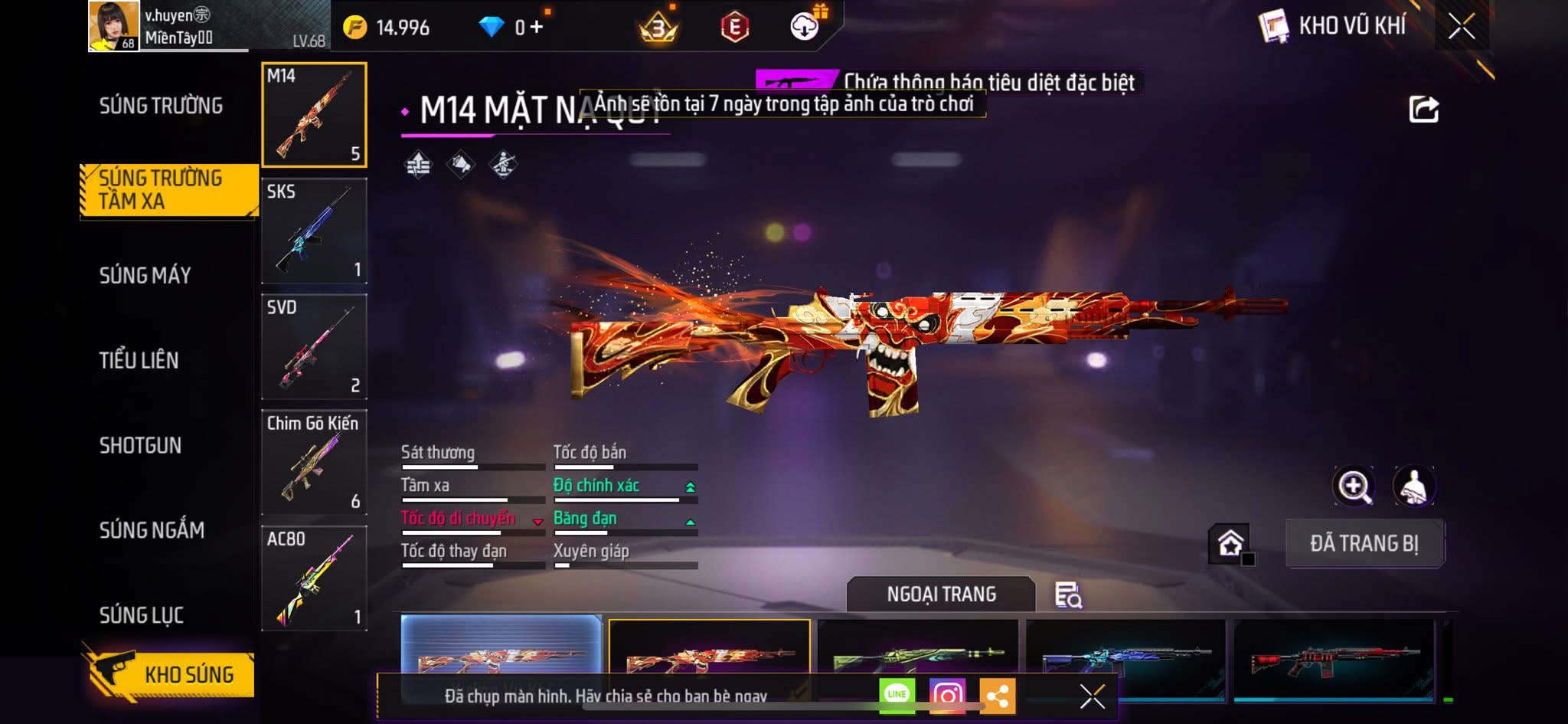Viewport: 1568px width, 724px height.
Task: Choose the SVD weapon tile
Action: coord(314,346)
